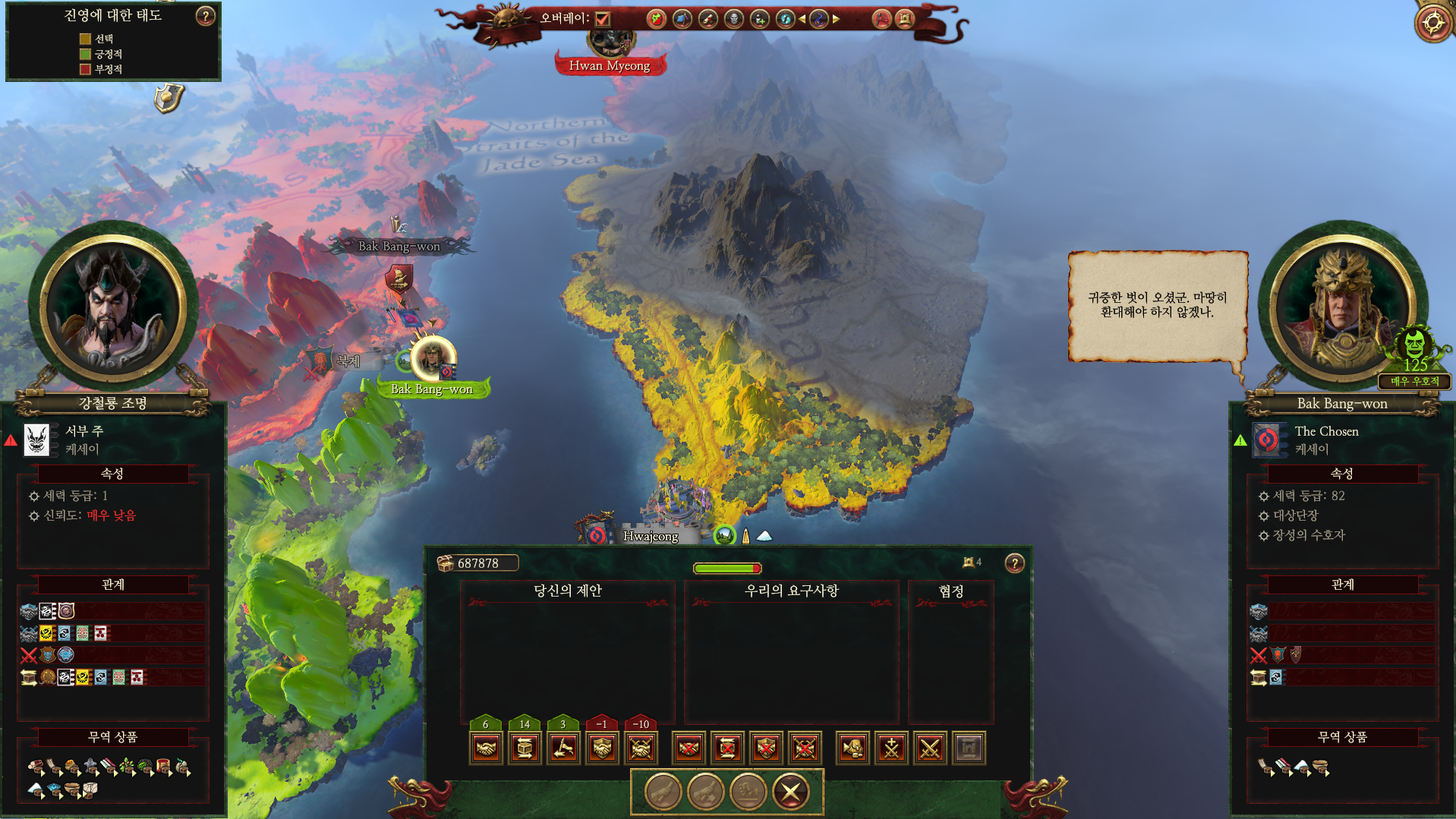Image resolution: width=1456 pixels, height=819 pixels.
Task: Select the castle tower overlay icon
Action: coord(905,19)
